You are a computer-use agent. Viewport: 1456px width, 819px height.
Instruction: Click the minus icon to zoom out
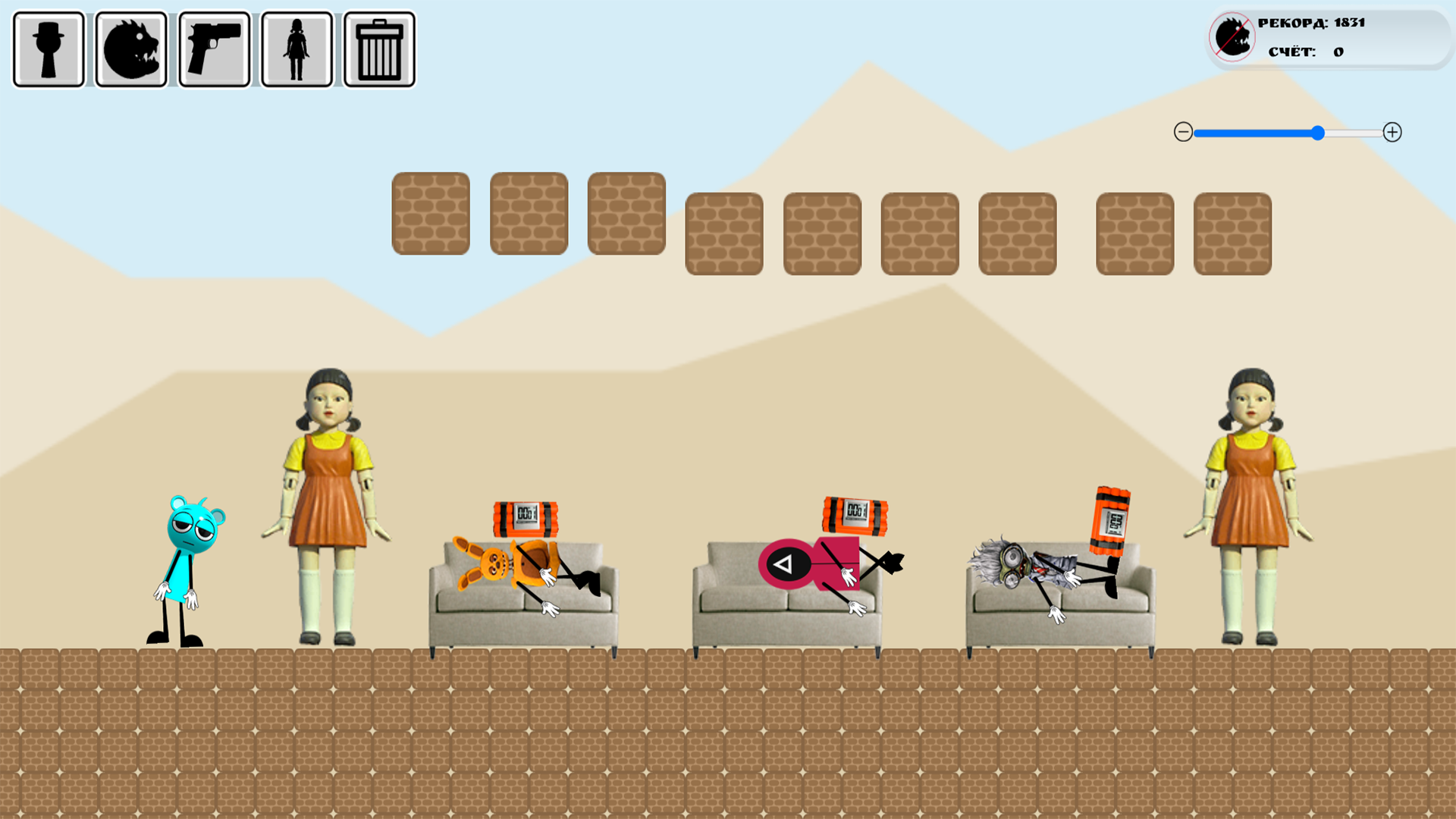(x=1183, y=133)
